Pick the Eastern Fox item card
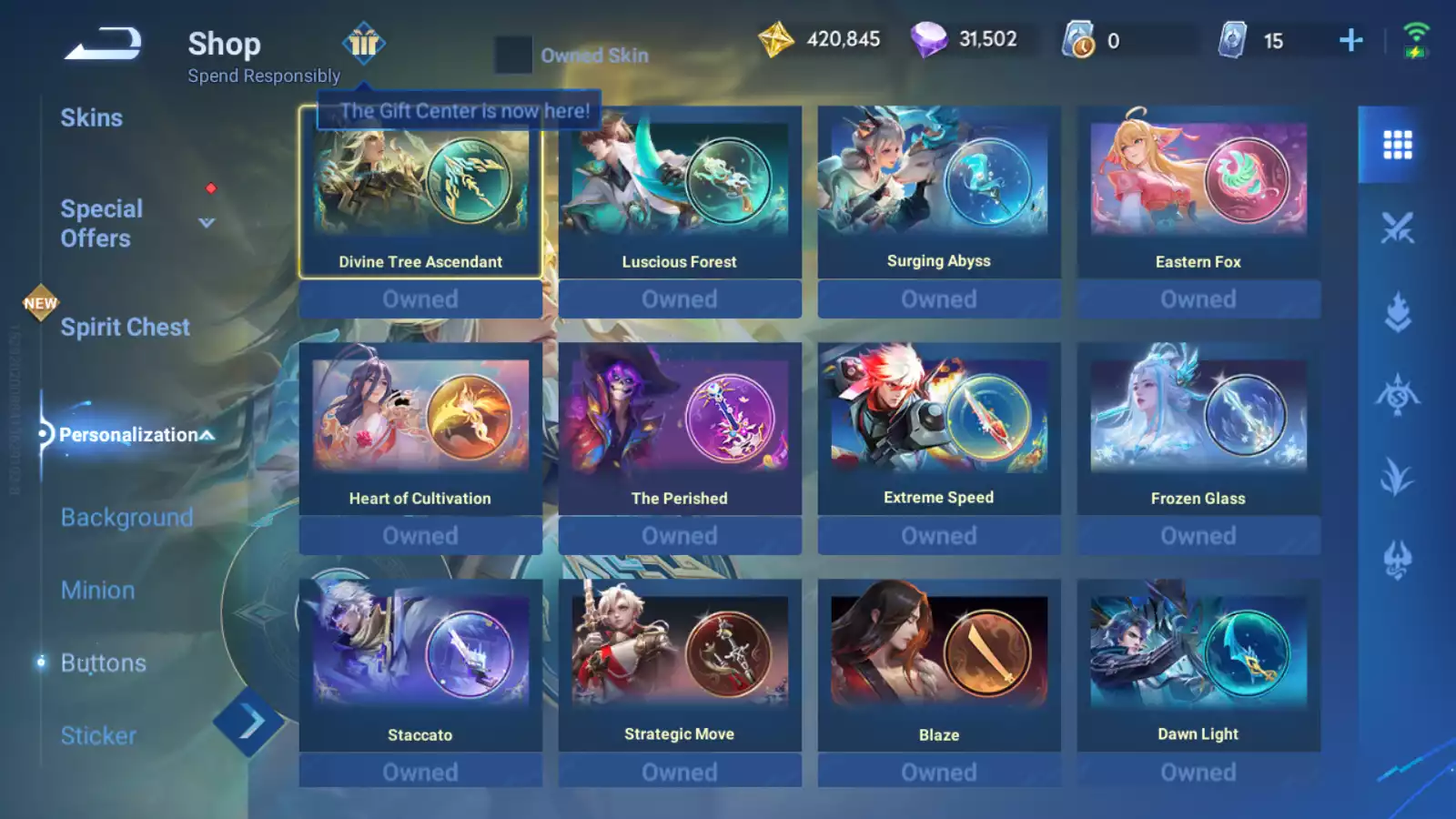 click(1198, 192)
